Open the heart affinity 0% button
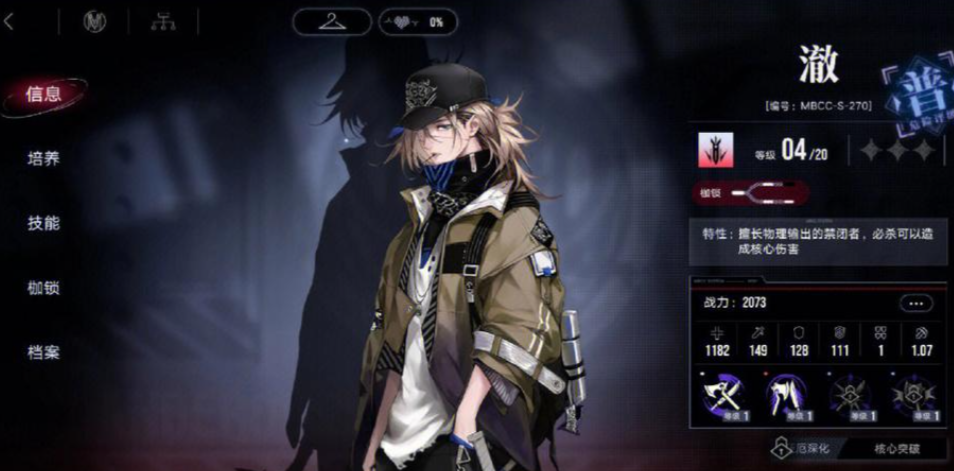Image resolution: width=954 pixels, height=471 pixels. (x=417, y=21)
